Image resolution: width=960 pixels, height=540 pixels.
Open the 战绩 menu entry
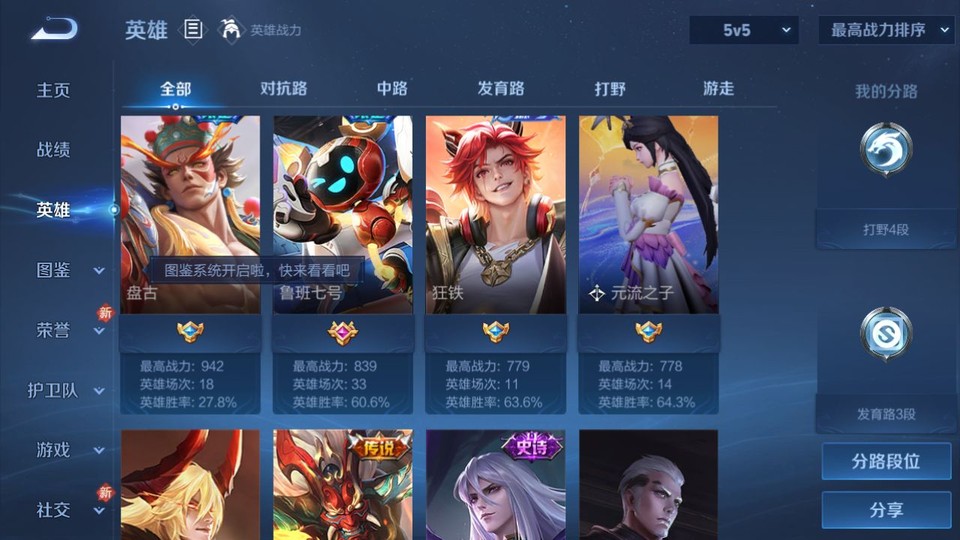click(x=54, y=150)
